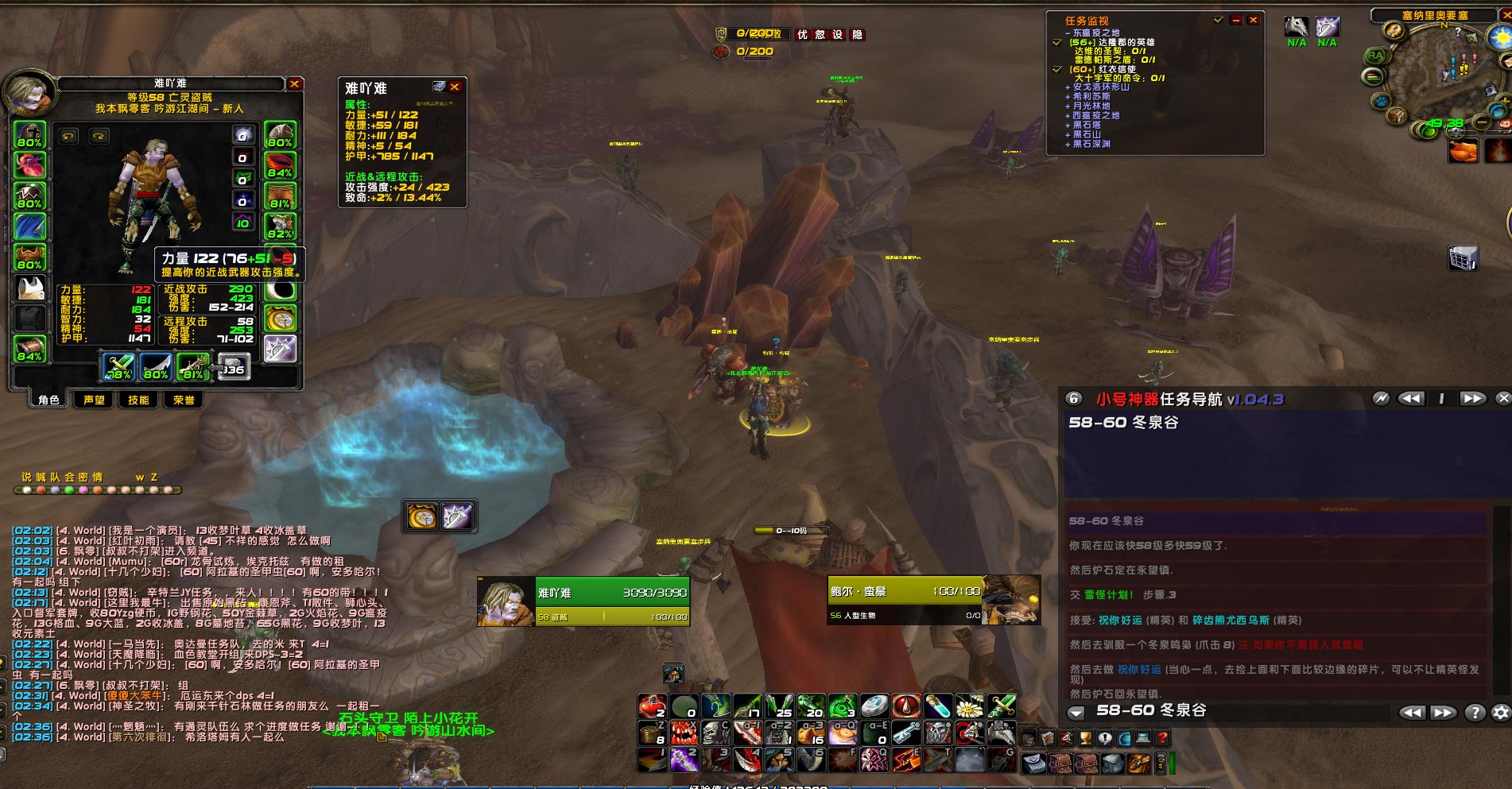Close the character sheet window

[x=294, y=83]
